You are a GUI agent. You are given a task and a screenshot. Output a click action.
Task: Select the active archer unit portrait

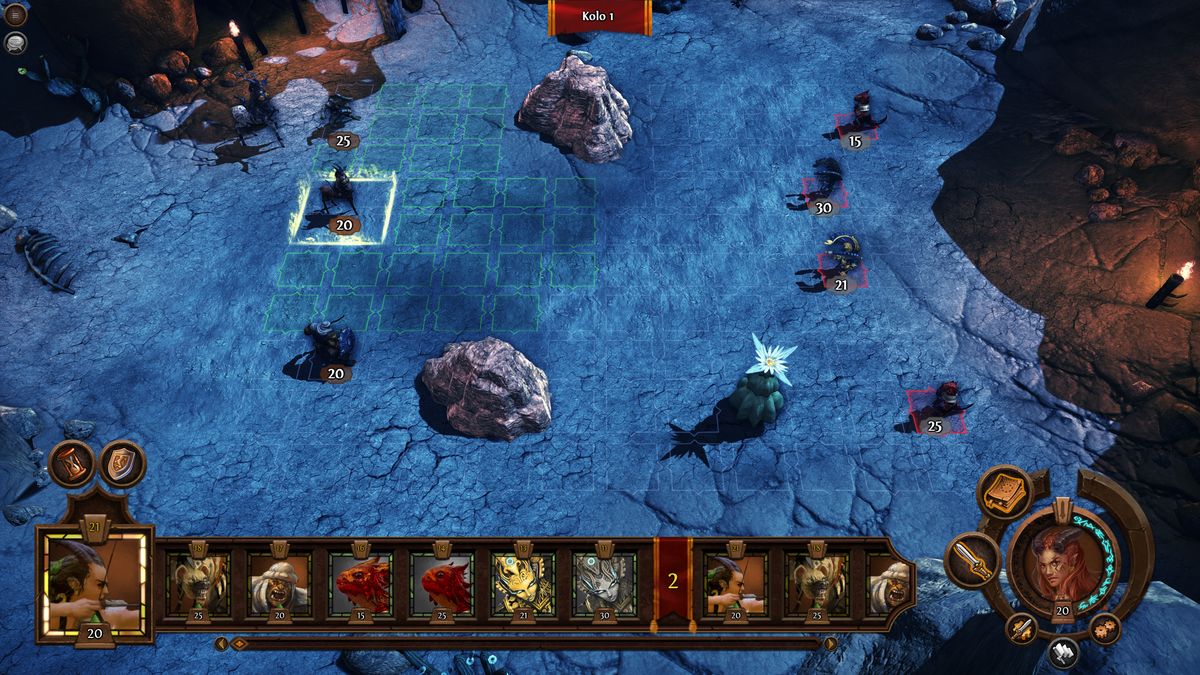point(95,584)
